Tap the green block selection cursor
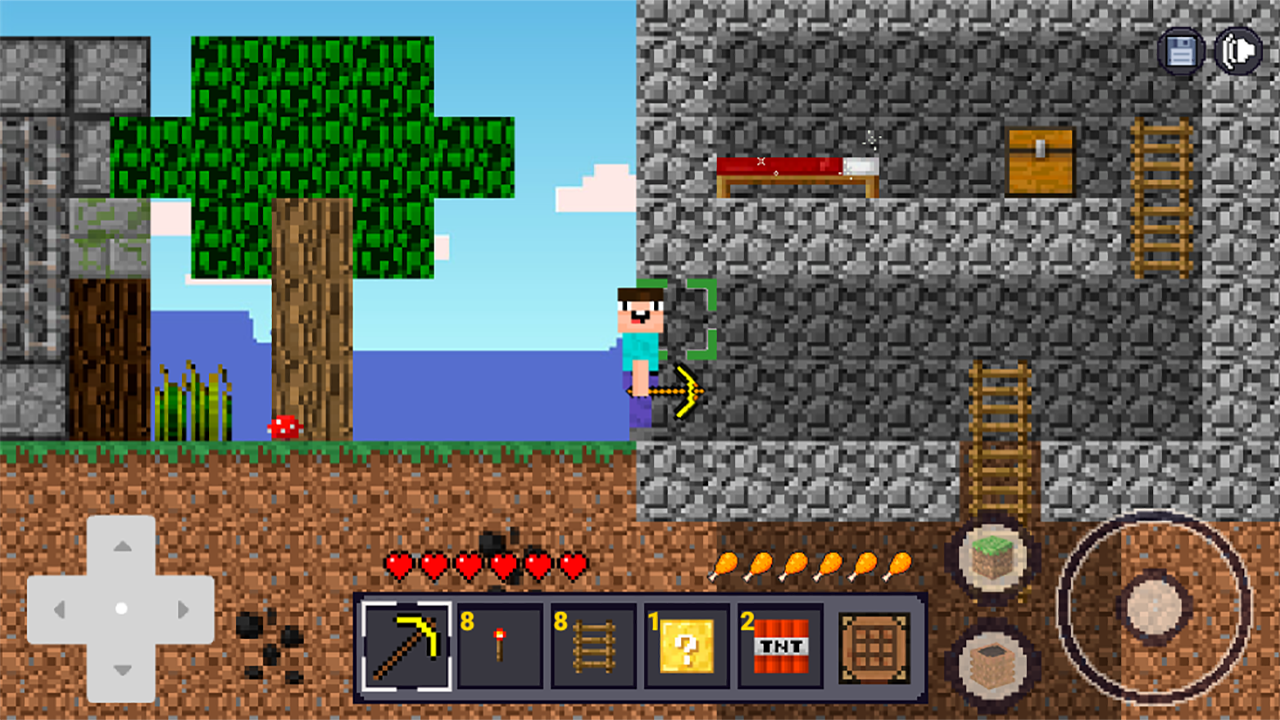The height and width of the screenshot is (720, 1280). point(686,320)
